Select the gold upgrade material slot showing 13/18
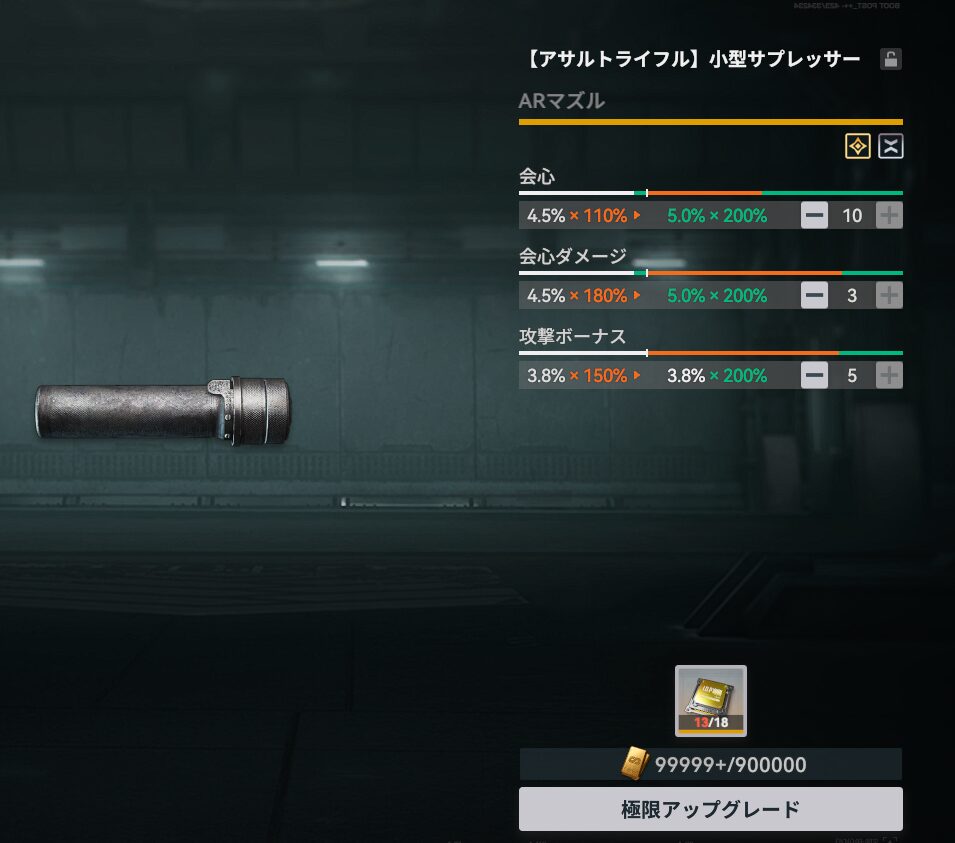The width and height of the screenshot is (955, 843). pos(710,700)
